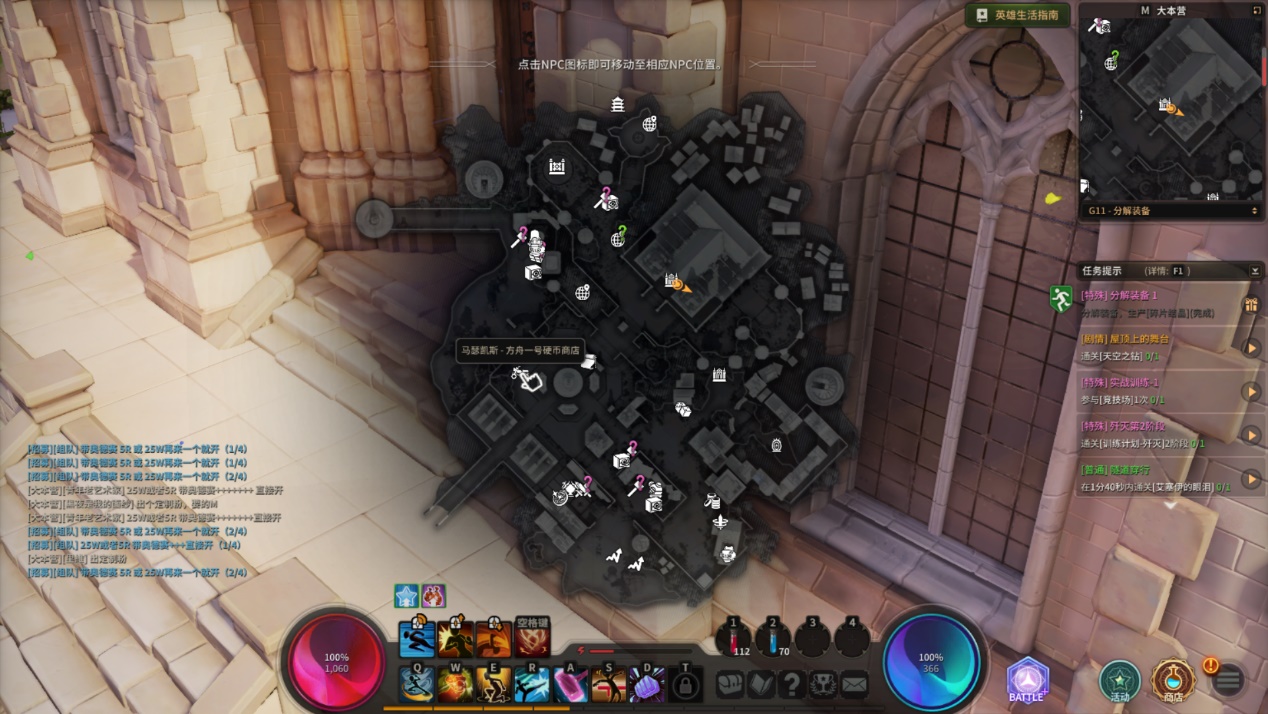Click the gift box icon beside 分解装备 quest
This screenshot has width=1268, height=714.
tap(1251, 304)
